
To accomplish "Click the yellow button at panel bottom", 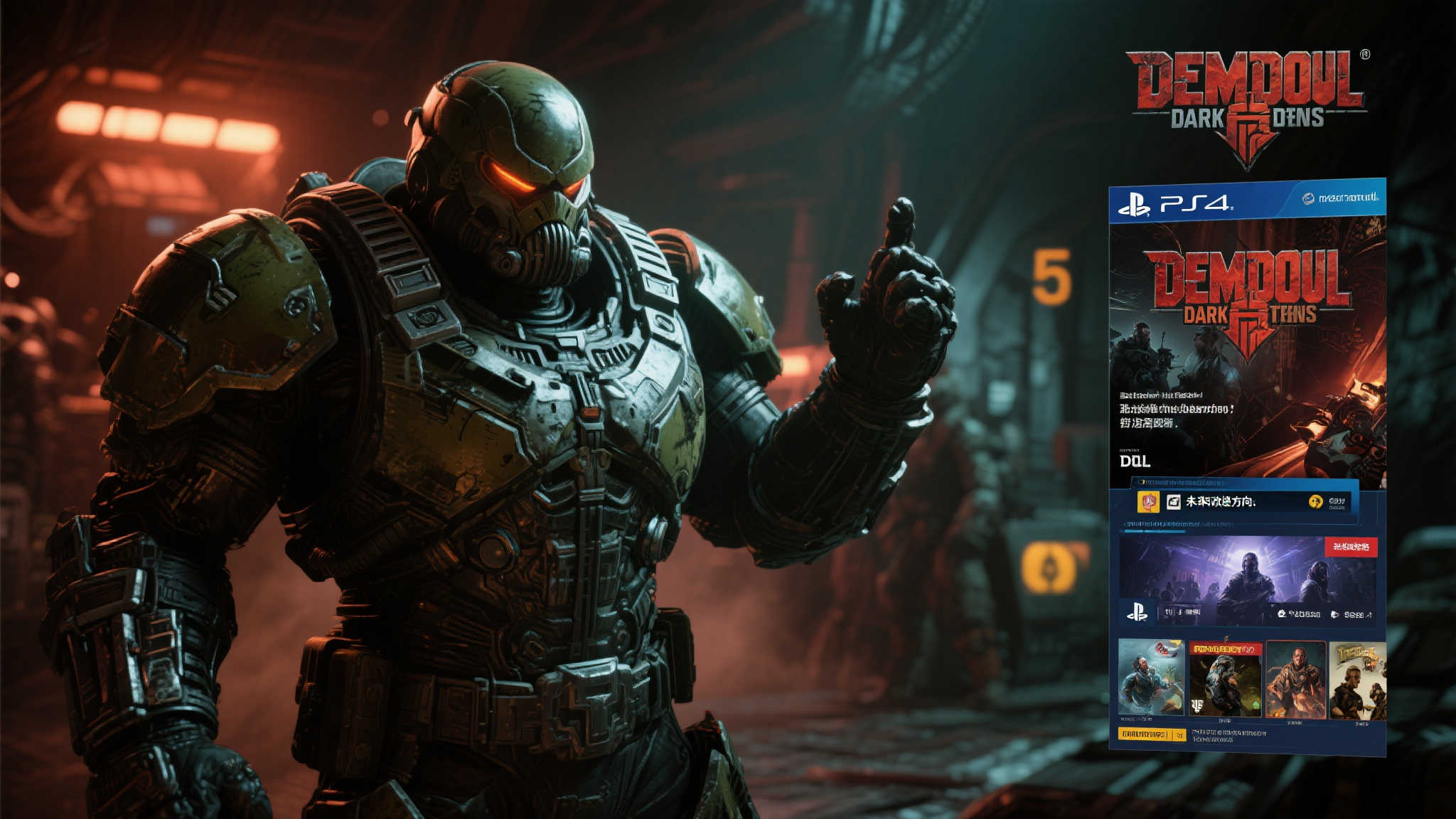I will [x=1151, y=734].
